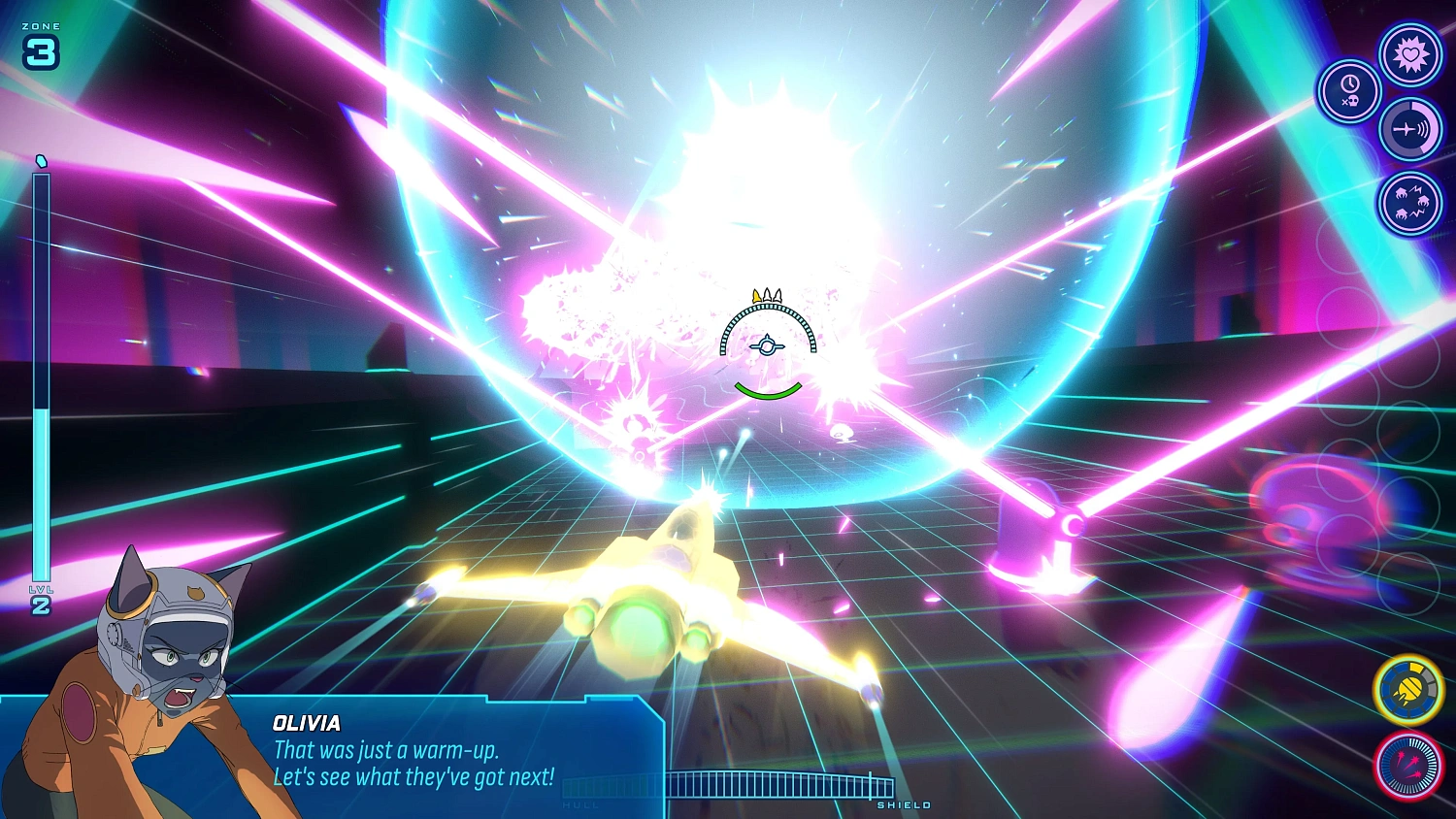Click Olivia's pilot portrait
Screen dimensions: 1456x819
click(160, 670)
